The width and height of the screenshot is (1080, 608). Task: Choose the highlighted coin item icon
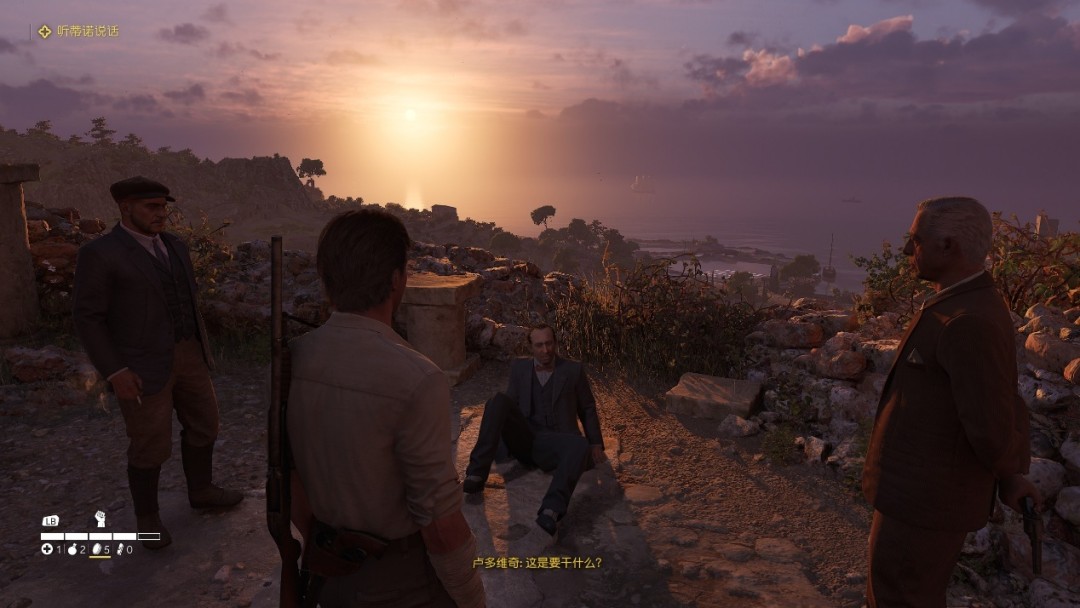(97, 549)
